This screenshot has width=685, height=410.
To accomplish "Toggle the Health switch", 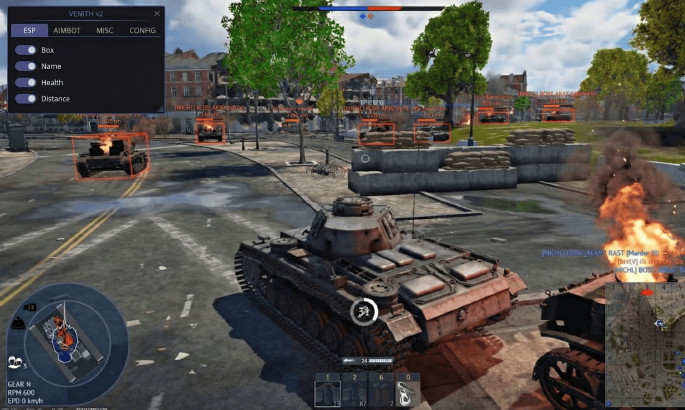I will (x=25, y=82).
